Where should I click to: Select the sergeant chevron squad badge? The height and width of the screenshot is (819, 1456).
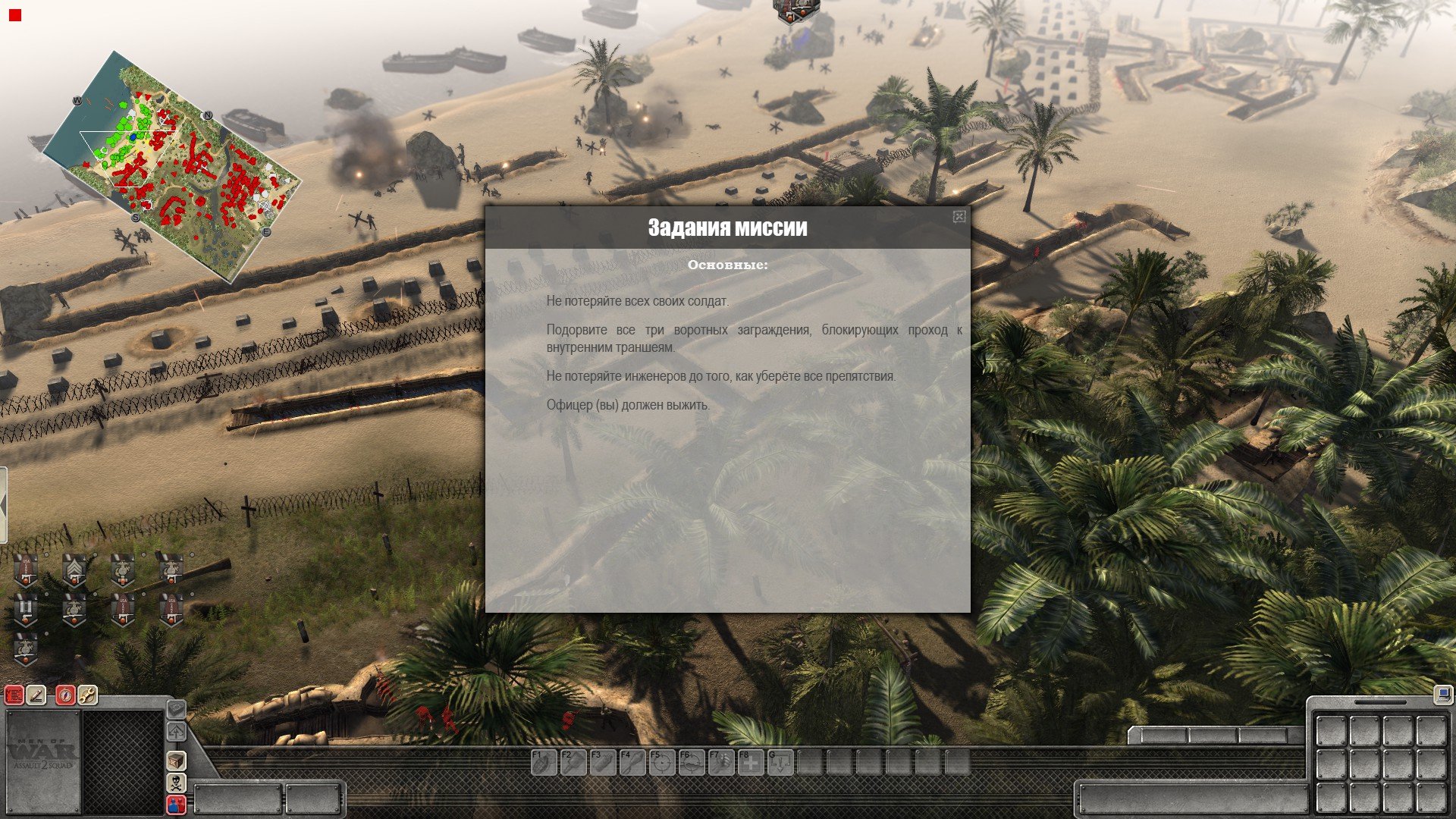(x=74, y=570)
